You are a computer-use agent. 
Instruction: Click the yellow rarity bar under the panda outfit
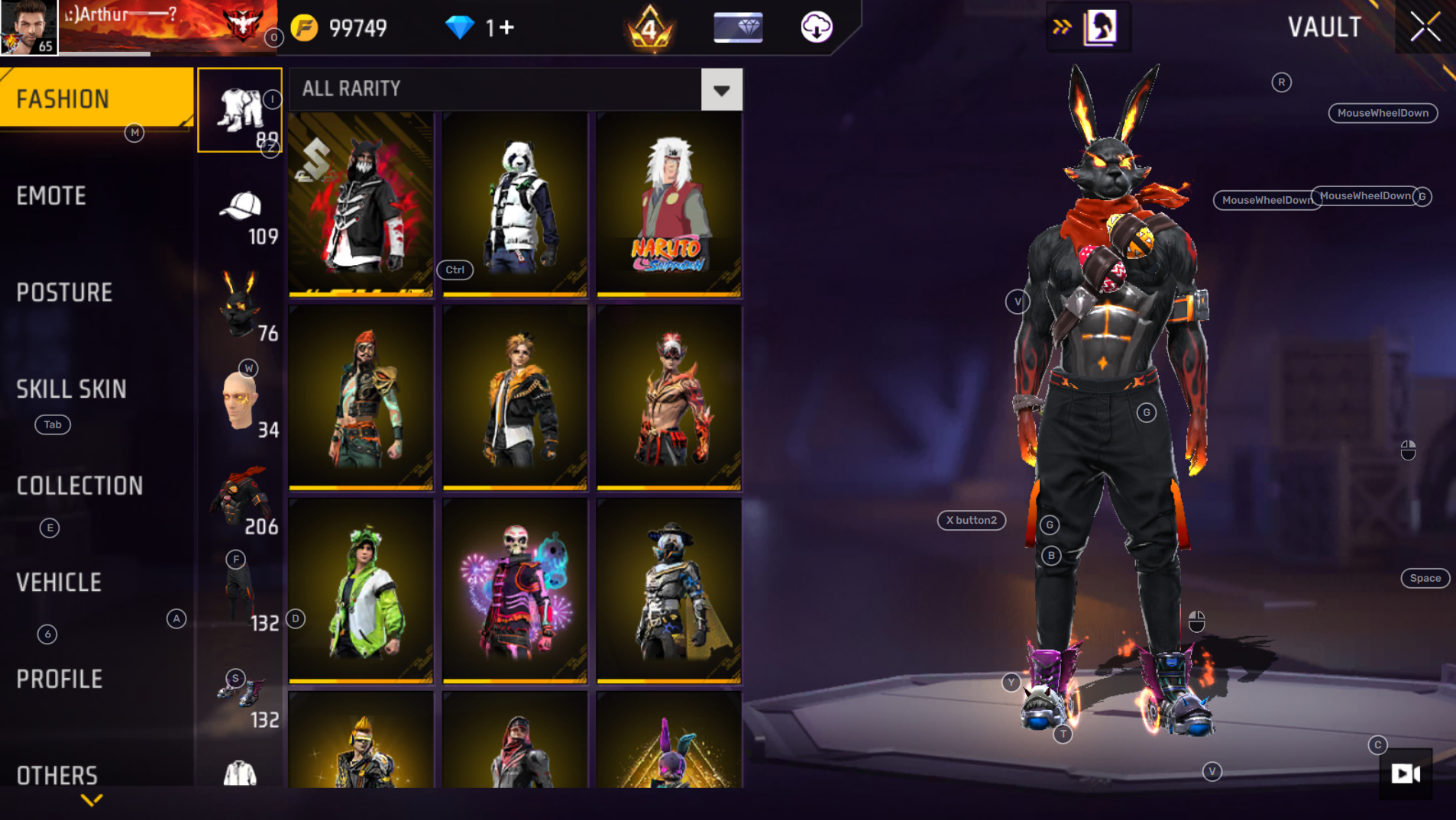[x=515, y=293]
